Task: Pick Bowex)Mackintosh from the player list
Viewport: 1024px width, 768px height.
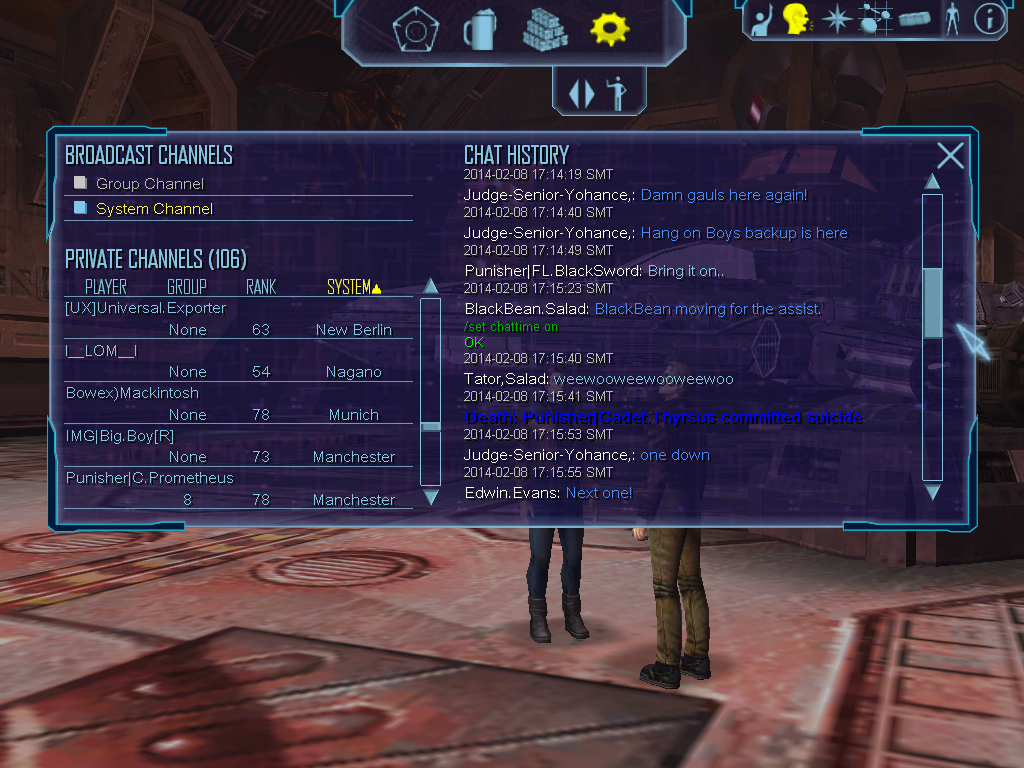Action: point(132,393)
